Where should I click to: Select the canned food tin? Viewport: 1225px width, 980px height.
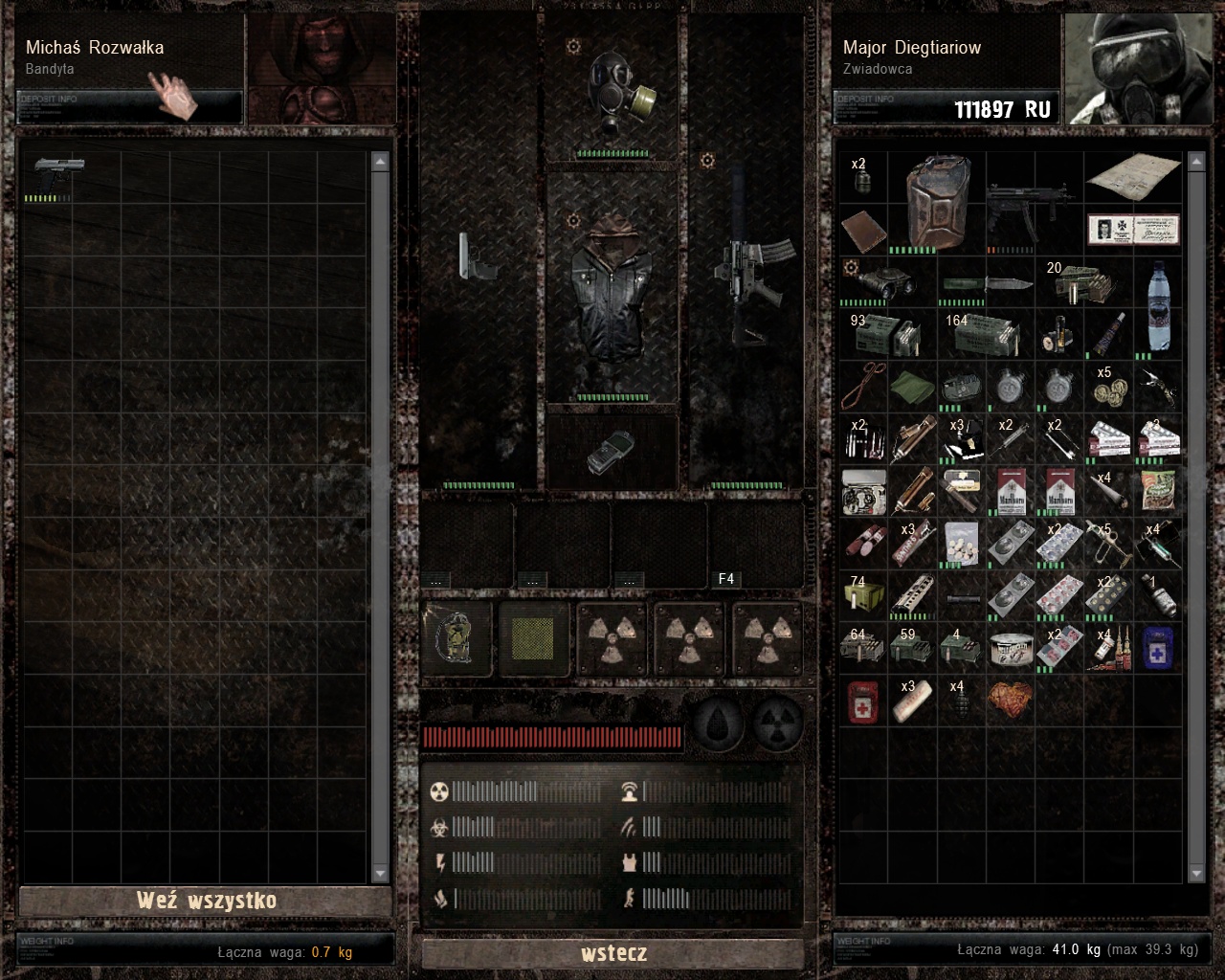[1011, 650]
